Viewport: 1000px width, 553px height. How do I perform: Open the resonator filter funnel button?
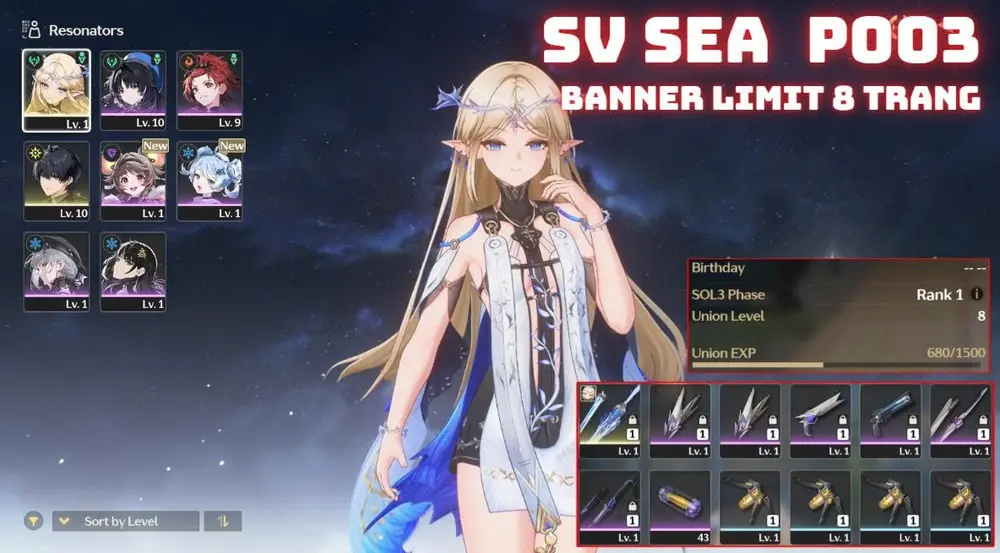34,521
